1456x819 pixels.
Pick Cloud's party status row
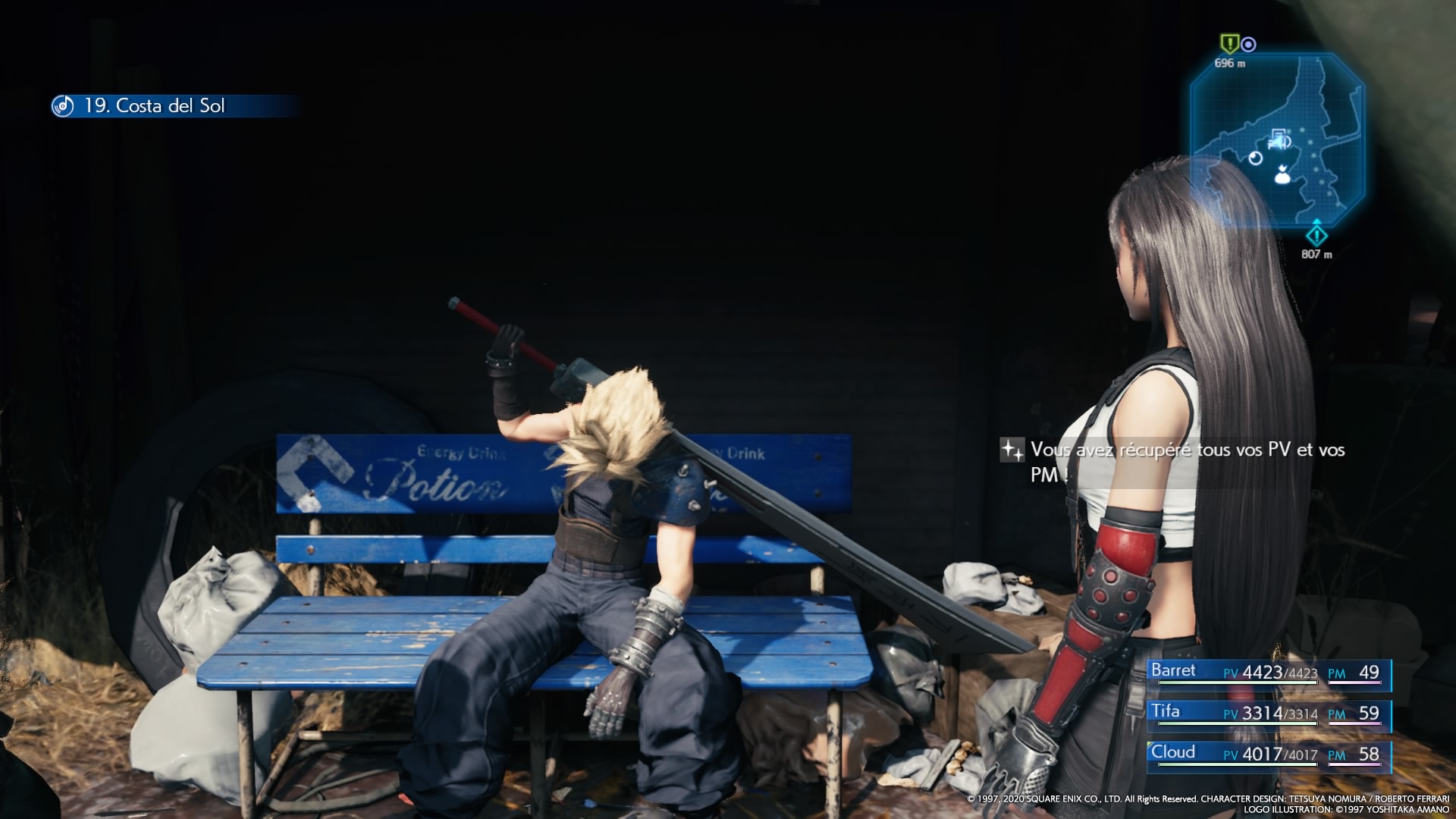(x=1268, y=755)
